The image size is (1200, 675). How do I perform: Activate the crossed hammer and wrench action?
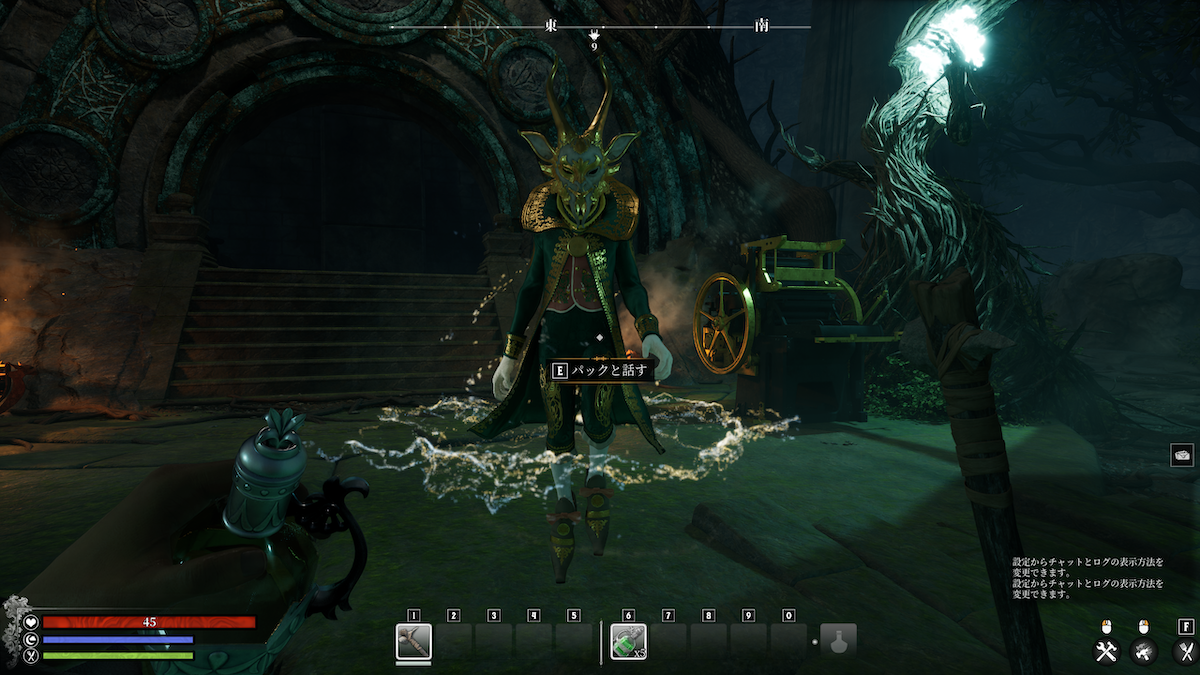coord(1106,652)
